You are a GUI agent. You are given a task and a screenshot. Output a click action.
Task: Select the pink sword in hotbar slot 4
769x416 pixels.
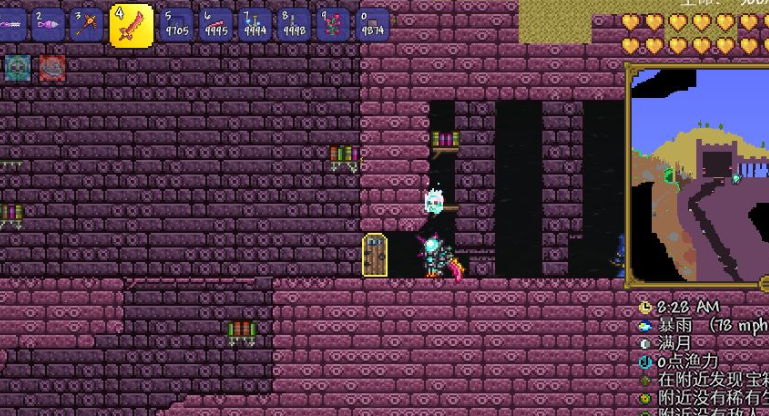tap(131, 25)
